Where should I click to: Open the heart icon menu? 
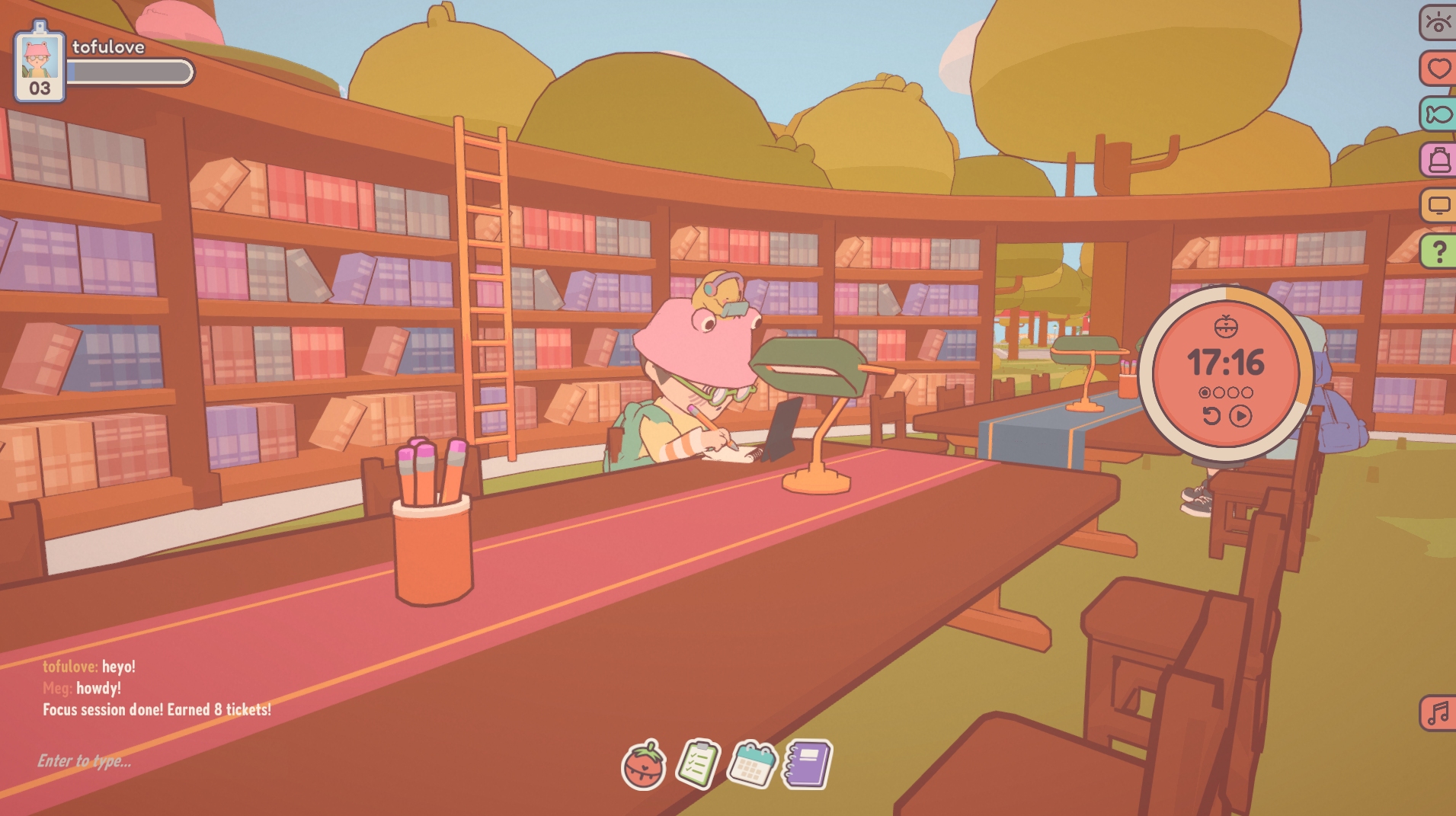[x=1438, y=69]
